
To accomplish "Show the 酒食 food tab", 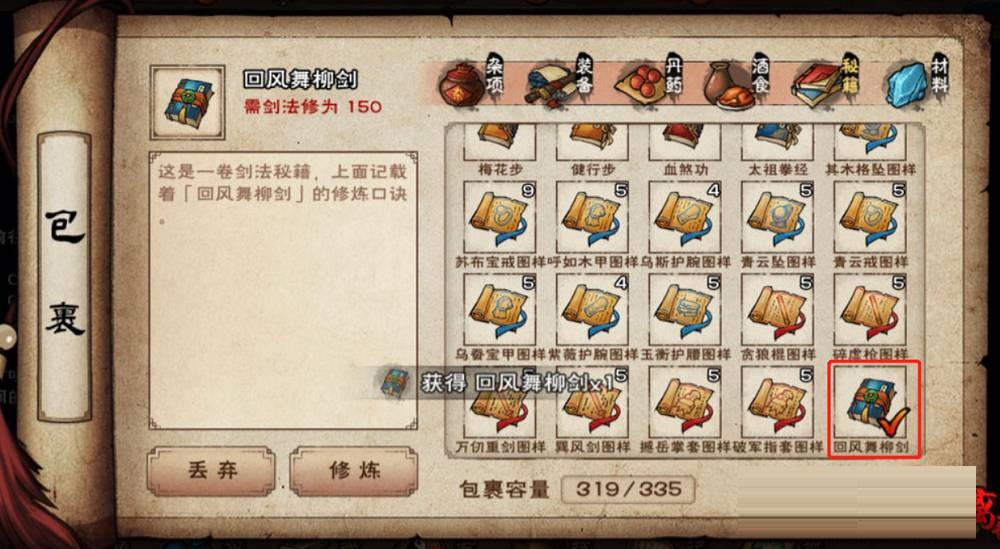I will coord(737,84).
